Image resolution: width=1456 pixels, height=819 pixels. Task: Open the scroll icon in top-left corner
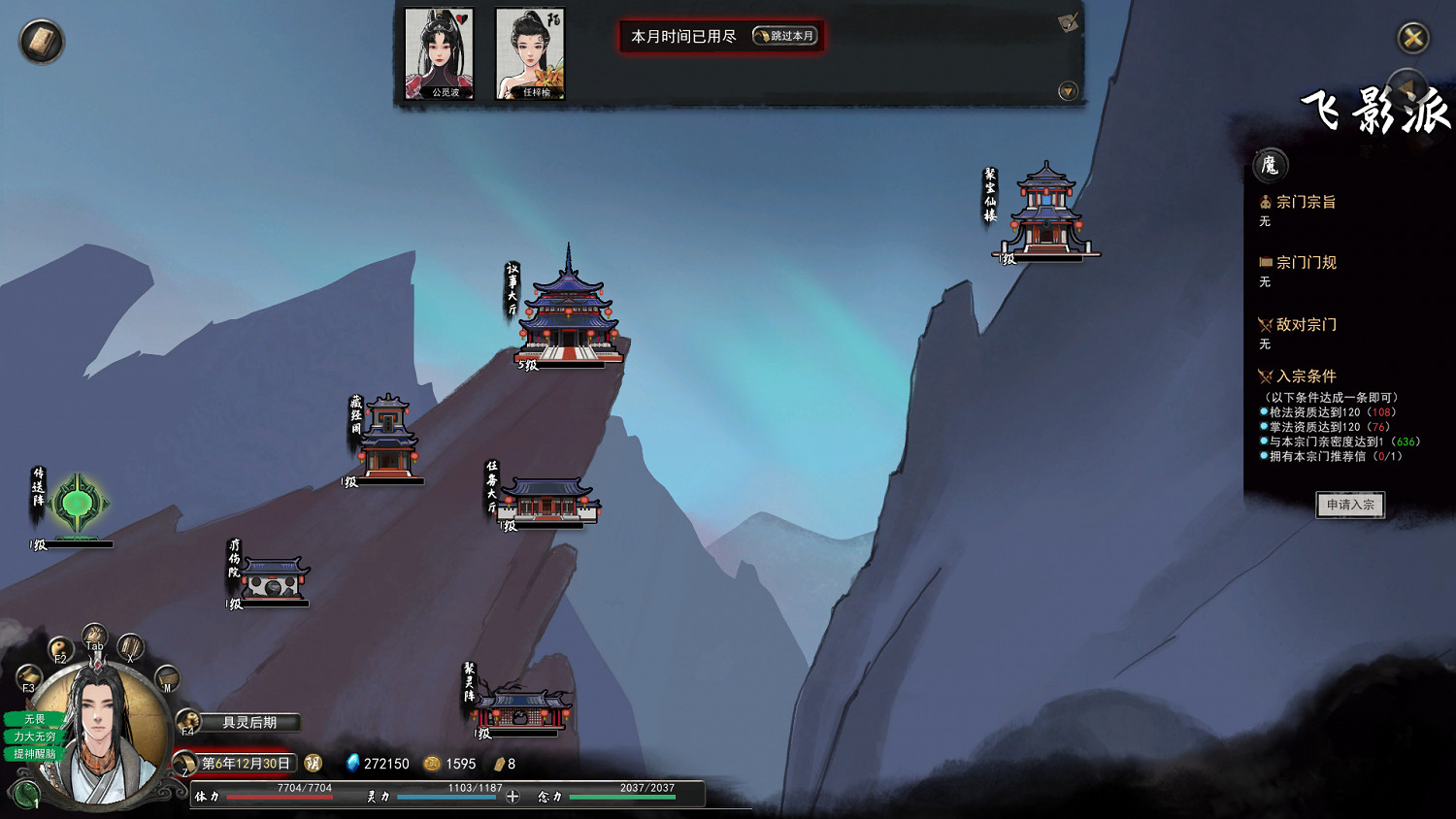click(42, 42)
